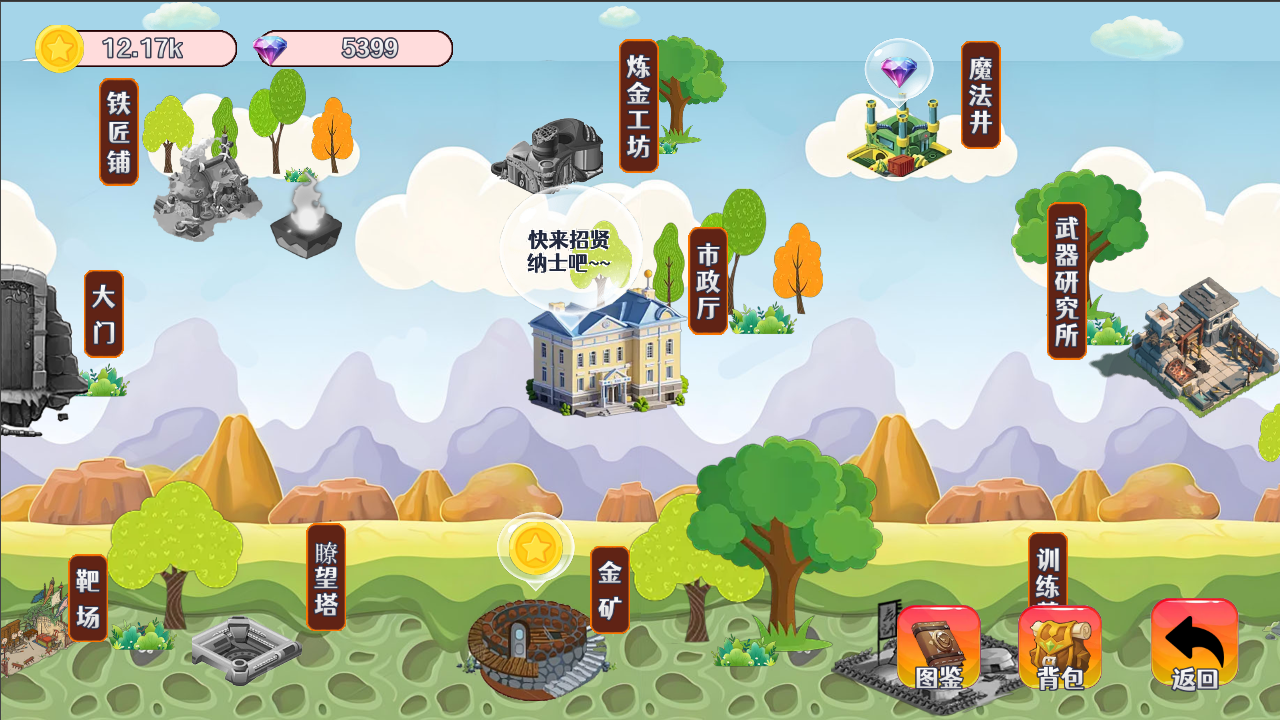Select the 瞭望塔 watchtower label
Viewport: 1280px width, 720px height.
326,577
